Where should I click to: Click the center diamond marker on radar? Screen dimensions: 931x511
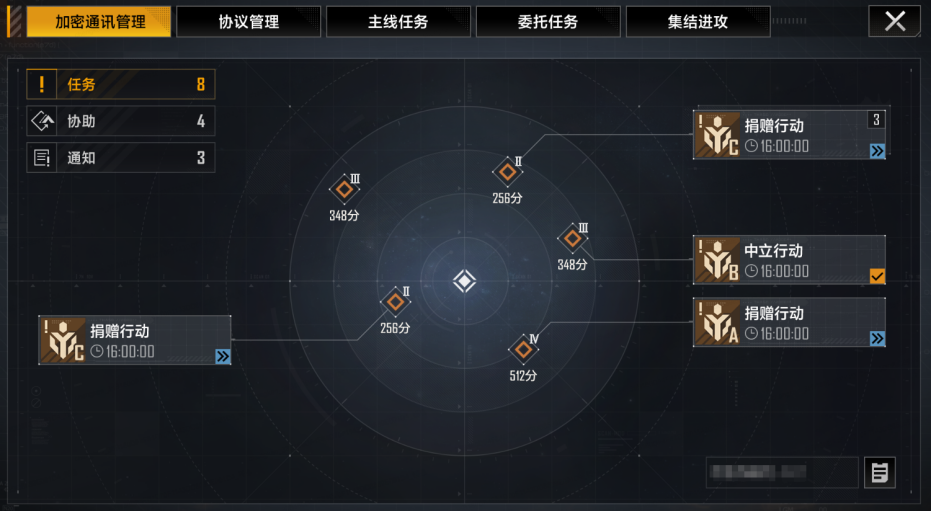point(464,281)
